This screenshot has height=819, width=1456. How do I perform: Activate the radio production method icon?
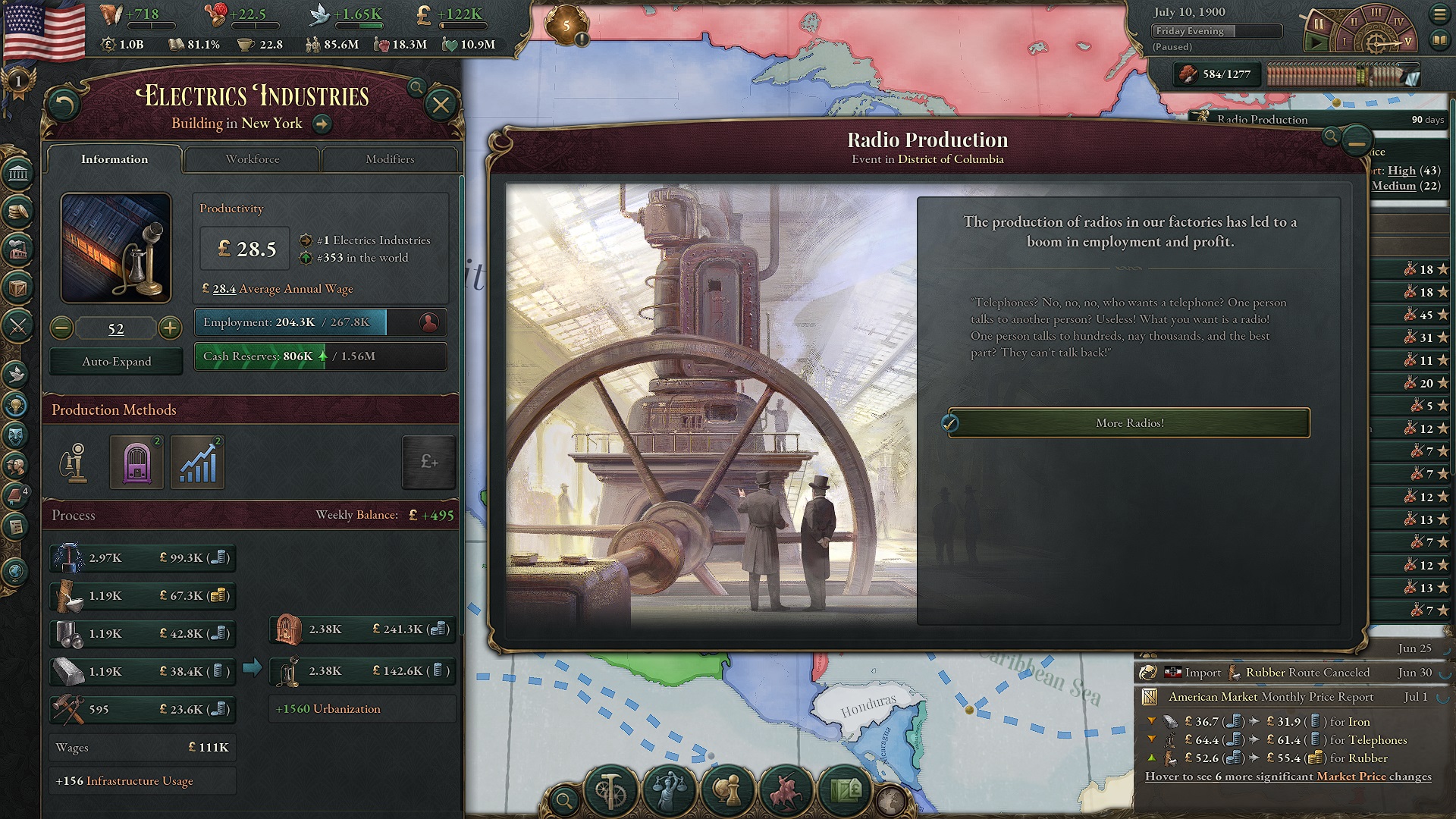(136, 462)
